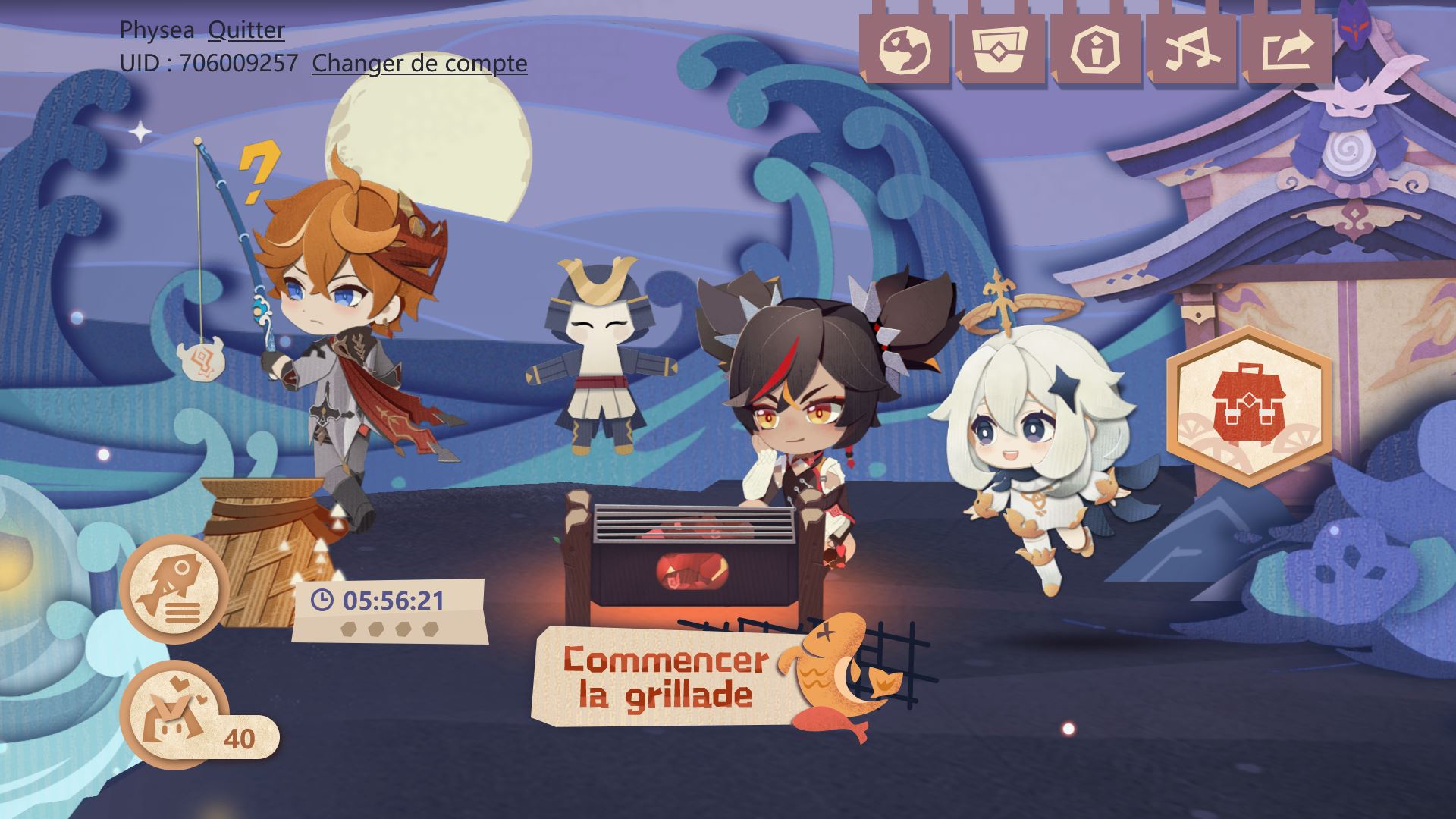Open the red backpack inventory
This screenshot has height=819, width=1456.
point(1248,406)
